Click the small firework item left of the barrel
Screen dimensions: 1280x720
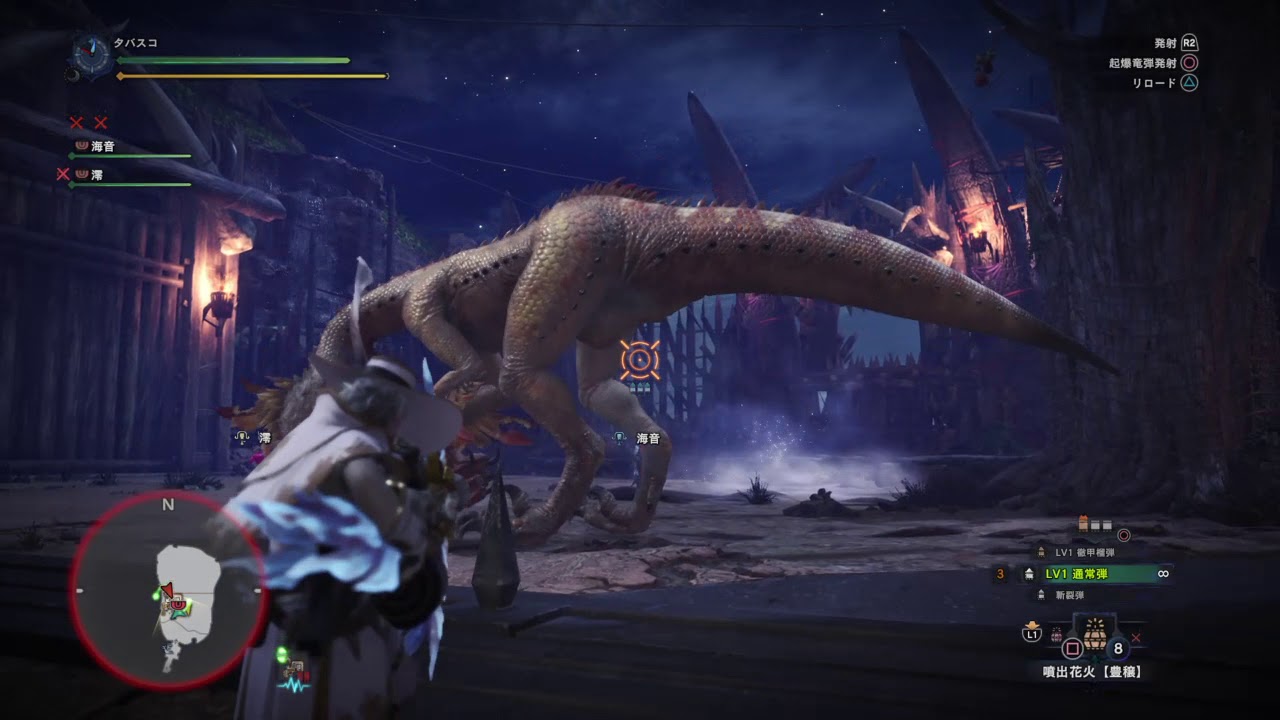click(1056, 634)
